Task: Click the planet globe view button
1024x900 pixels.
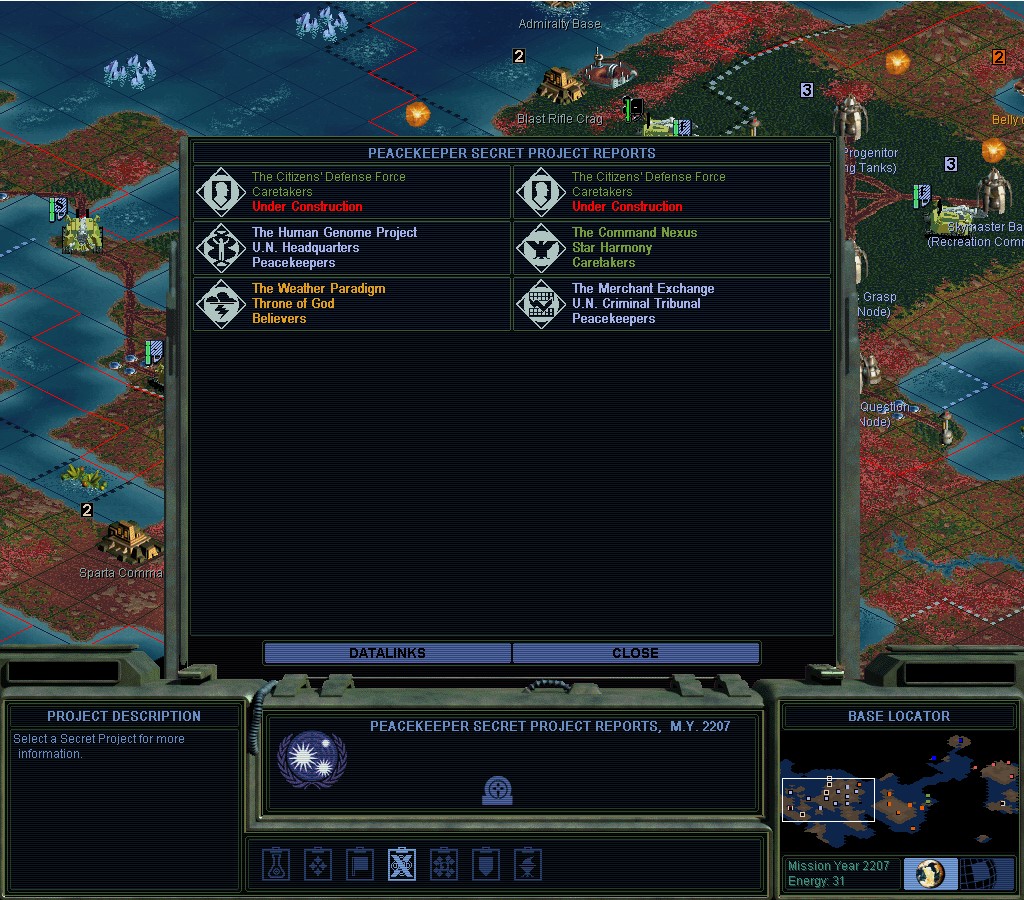Action: (x=930, y=873)
